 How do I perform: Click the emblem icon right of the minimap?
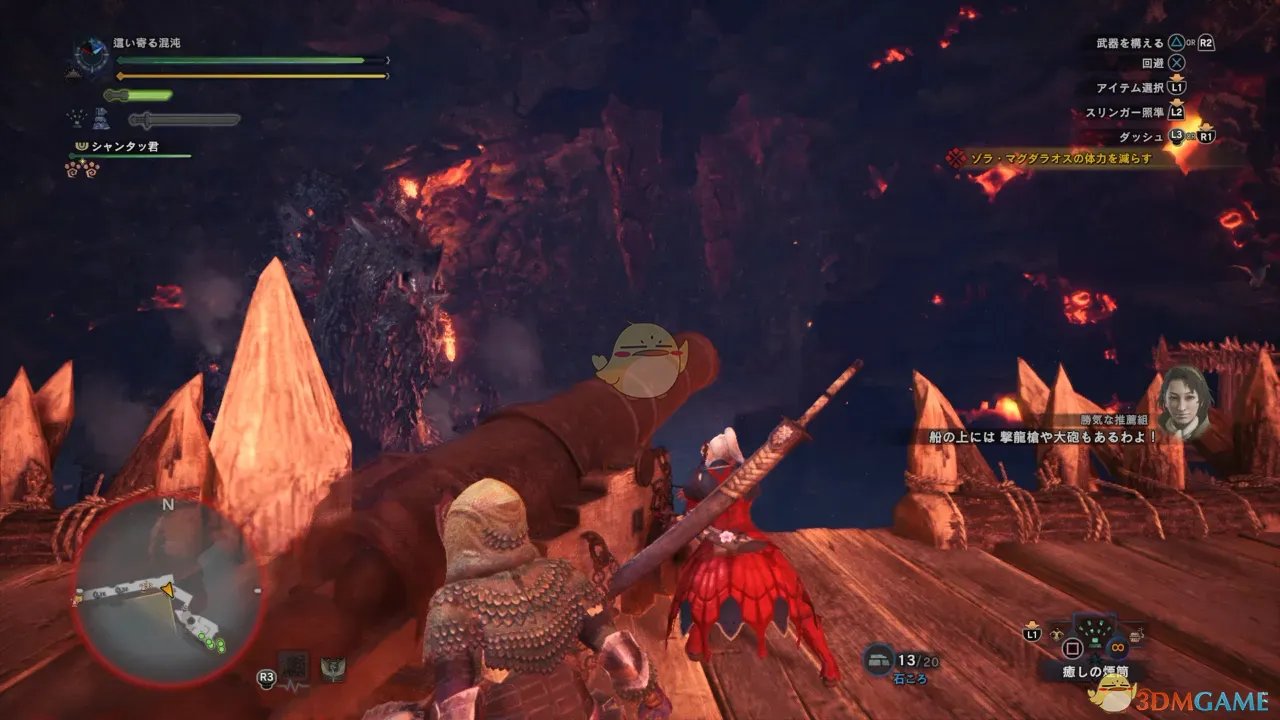332,667
